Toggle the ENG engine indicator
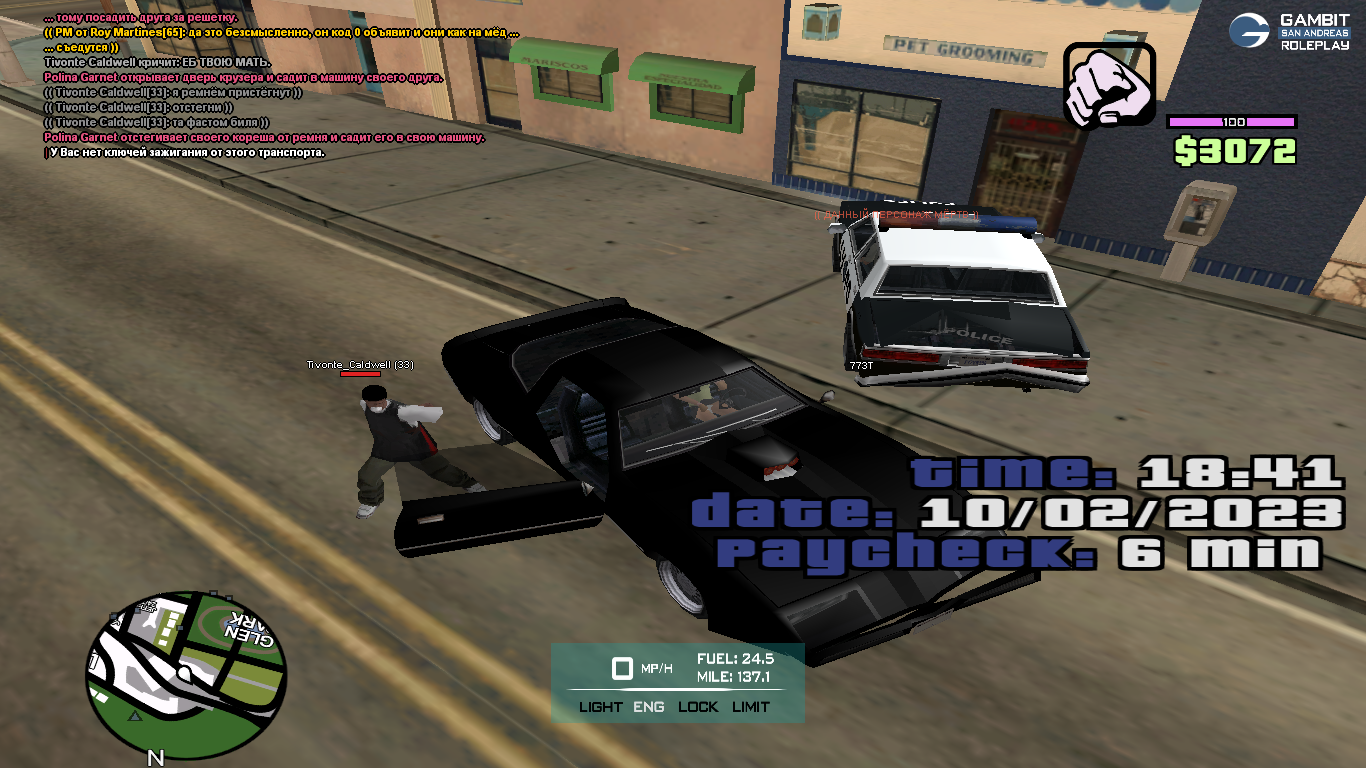The height and width of the screenshot is (768, 1366). click(649, 706)
